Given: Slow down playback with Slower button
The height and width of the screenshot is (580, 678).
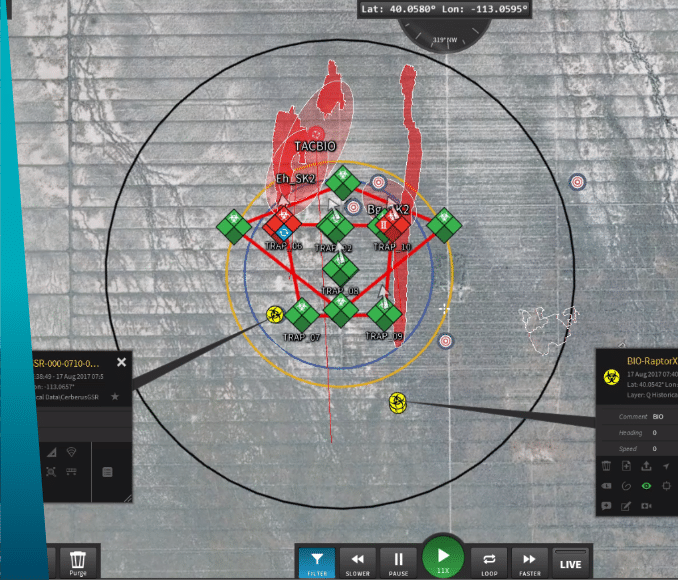Looking at the screenshot, I should (x=355, y=564).
